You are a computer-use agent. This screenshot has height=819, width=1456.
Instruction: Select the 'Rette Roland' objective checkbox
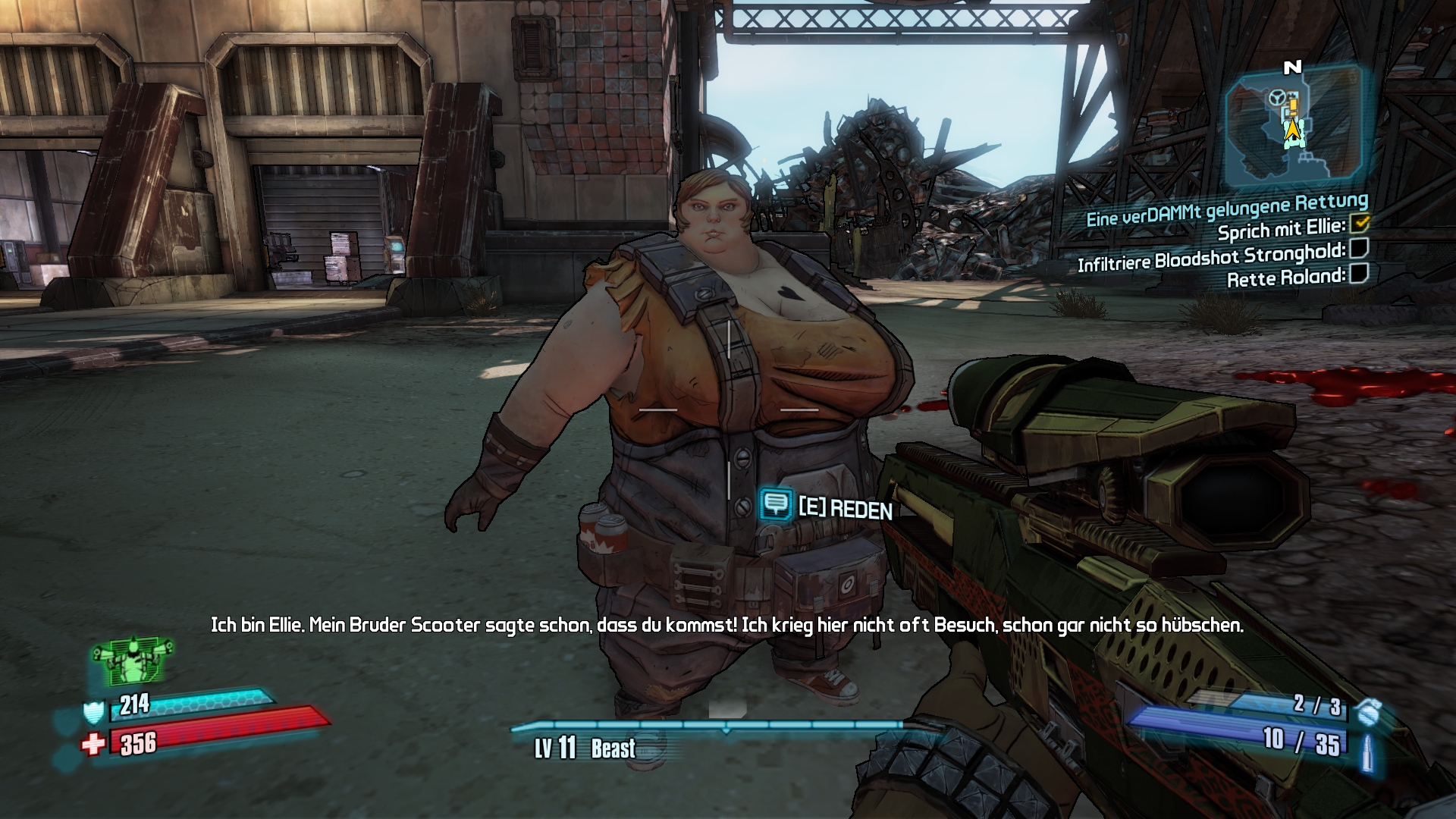(1359, 273)
